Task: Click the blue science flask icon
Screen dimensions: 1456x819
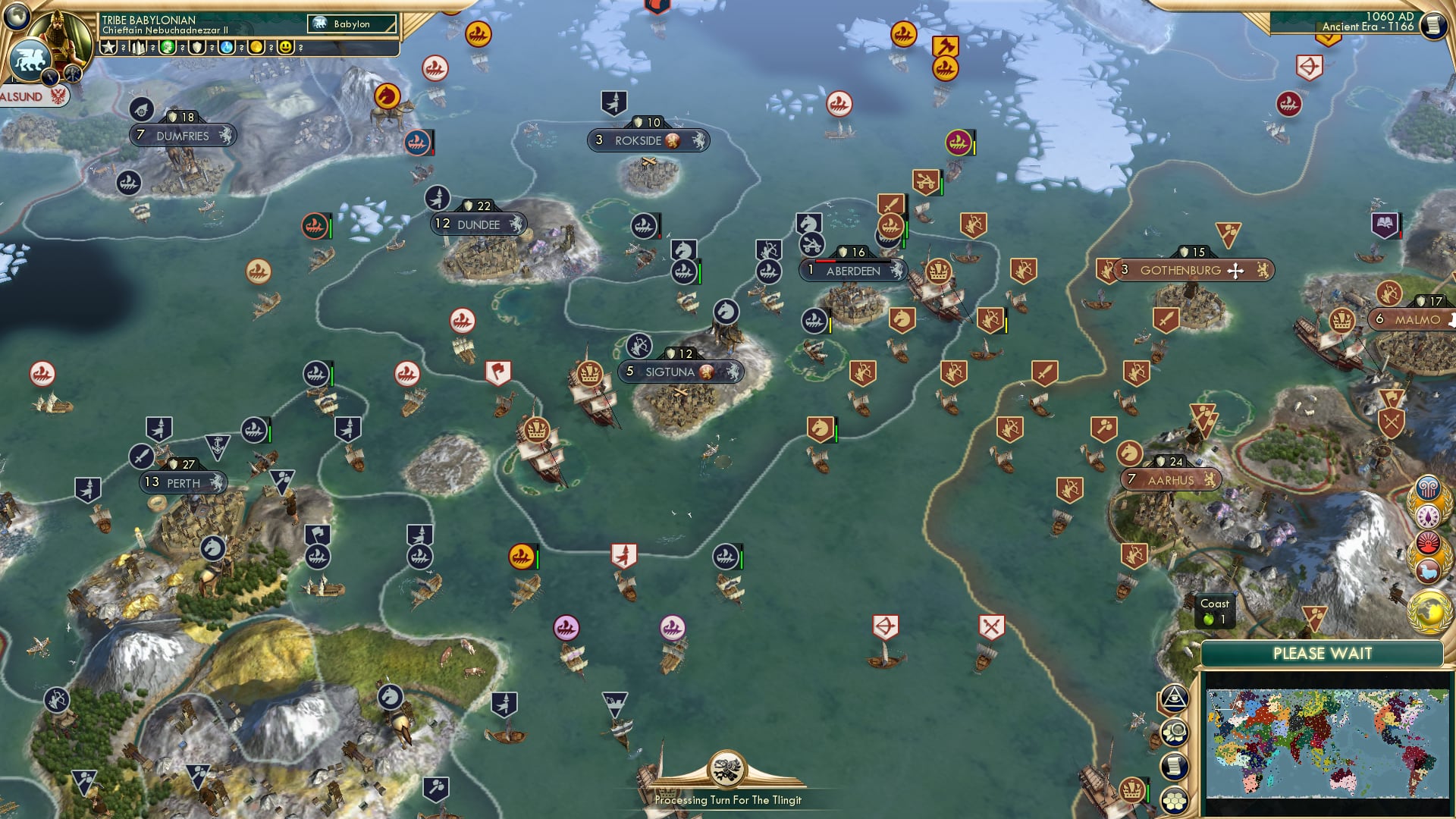Action: pyautogui.click(x=227, y=47)
